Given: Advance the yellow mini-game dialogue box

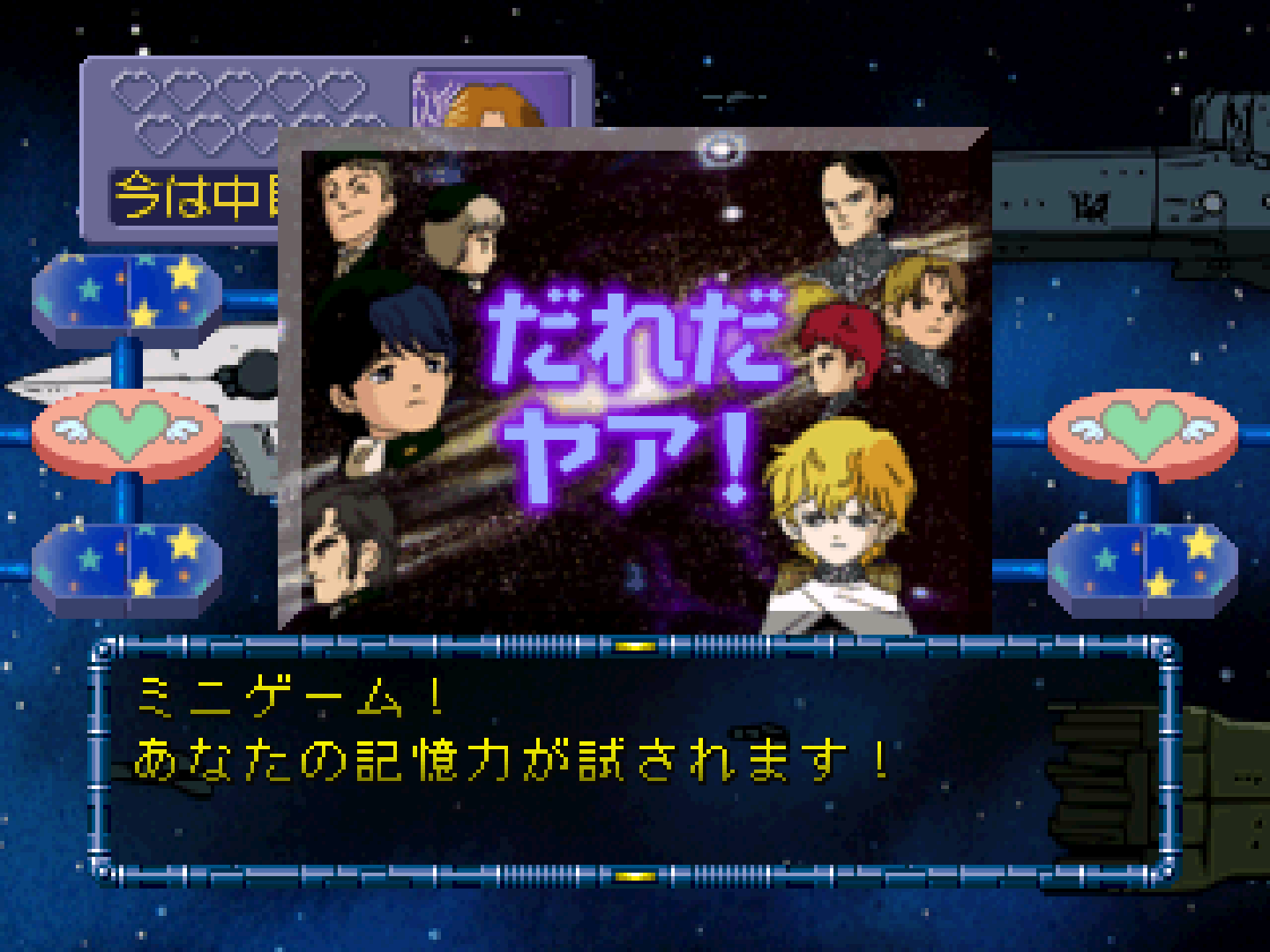Looking at the screenshot, I should (633, 760).
